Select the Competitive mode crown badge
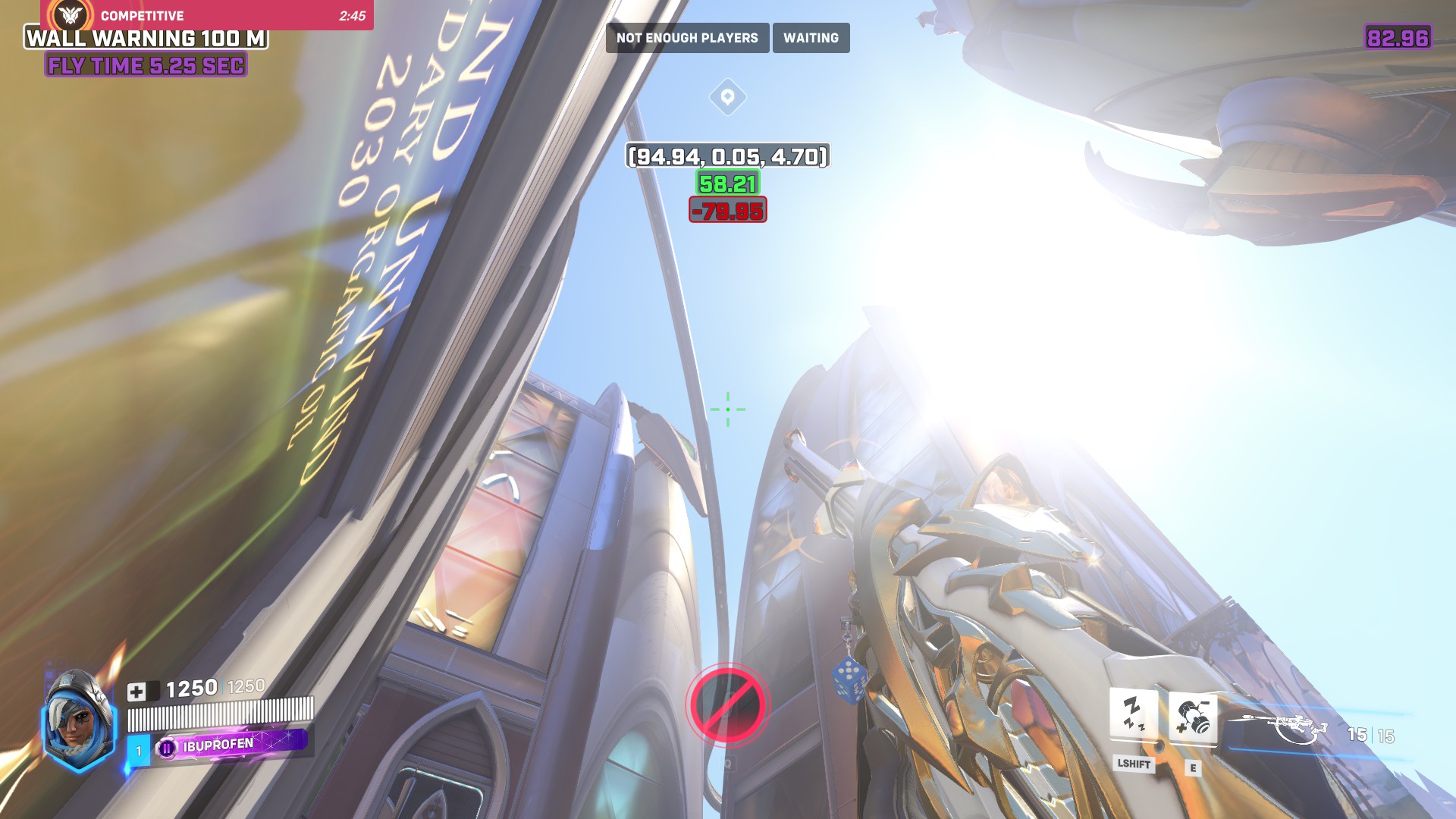The height and width of the screenshot is (819, 1456). point(69,14)
